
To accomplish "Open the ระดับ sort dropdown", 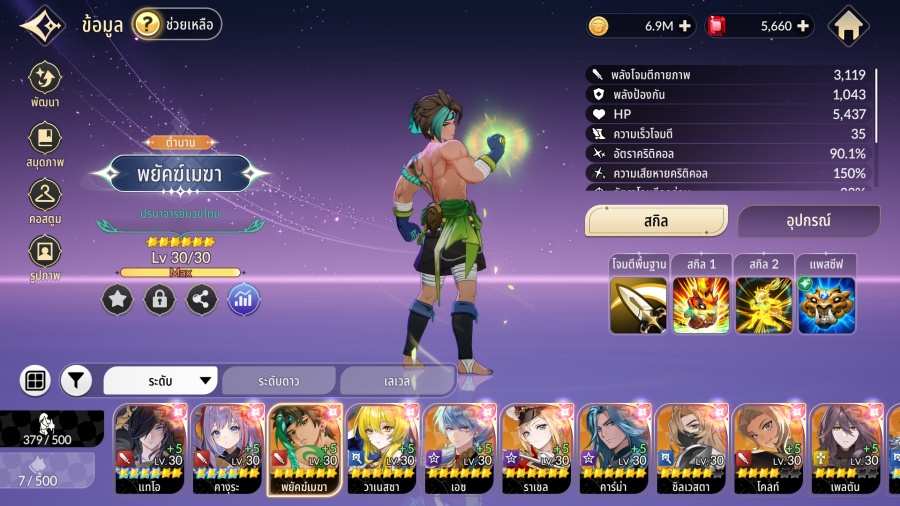I will 161,381.
